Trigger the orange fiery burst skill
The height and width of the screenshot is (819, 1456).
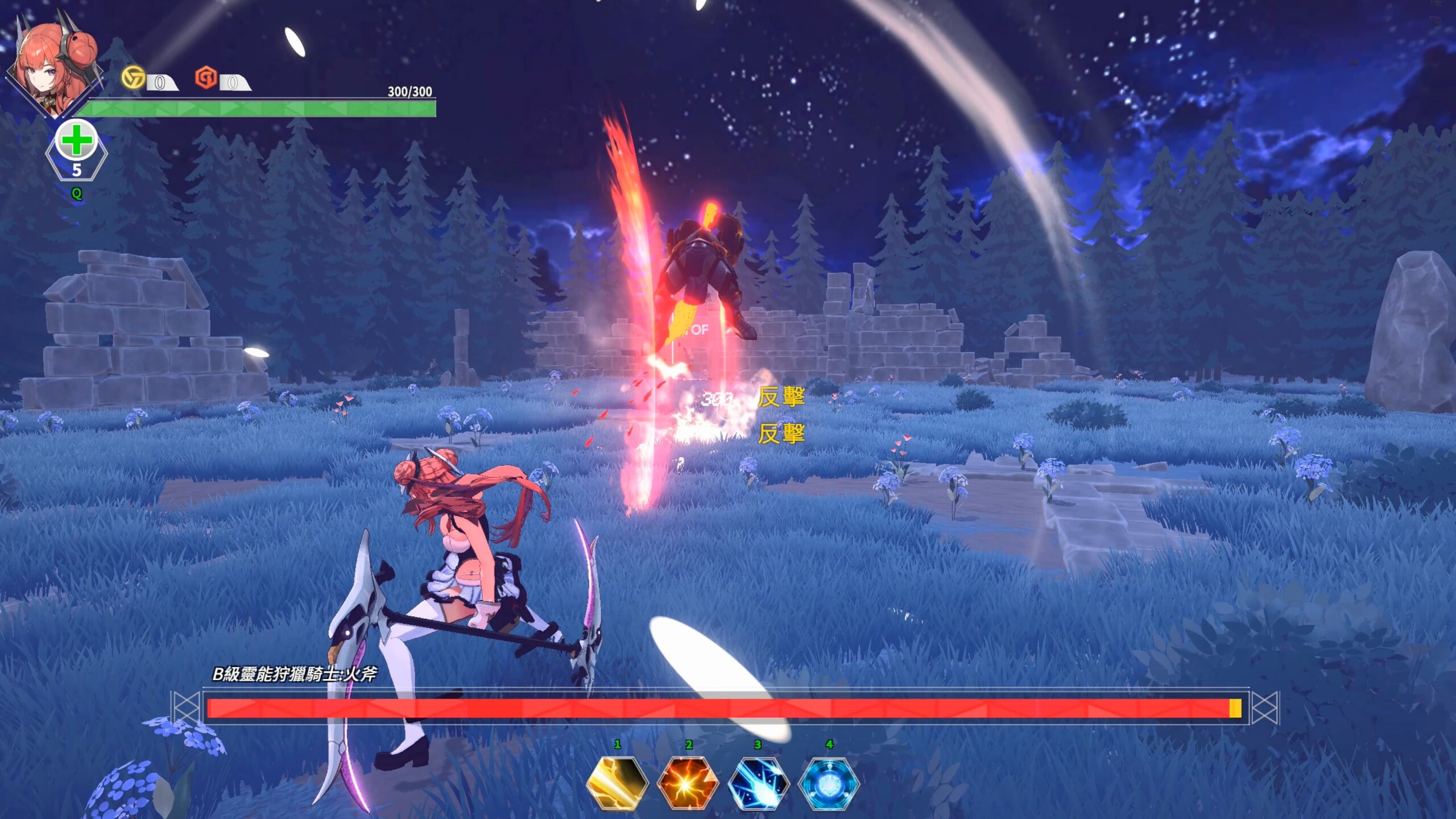[687, 784]
